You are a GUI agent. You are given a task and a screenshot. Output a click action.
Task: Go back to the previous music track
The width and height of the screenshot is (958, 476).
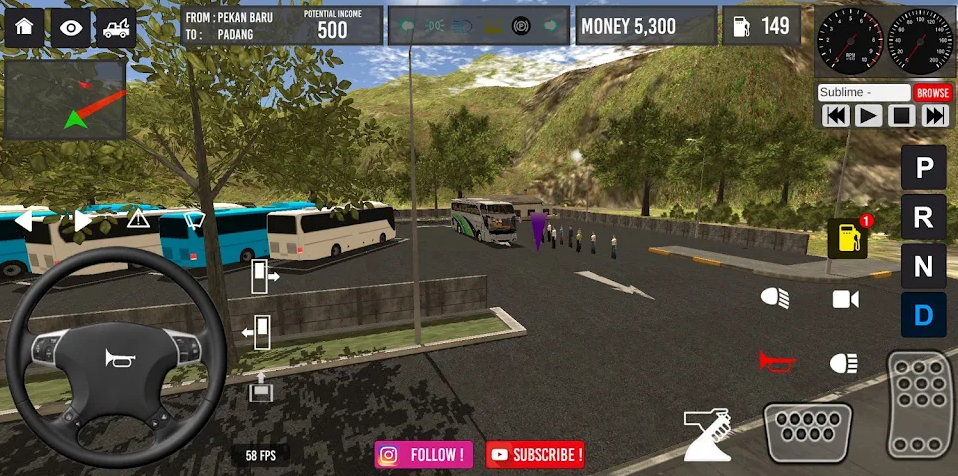[835, 116]
